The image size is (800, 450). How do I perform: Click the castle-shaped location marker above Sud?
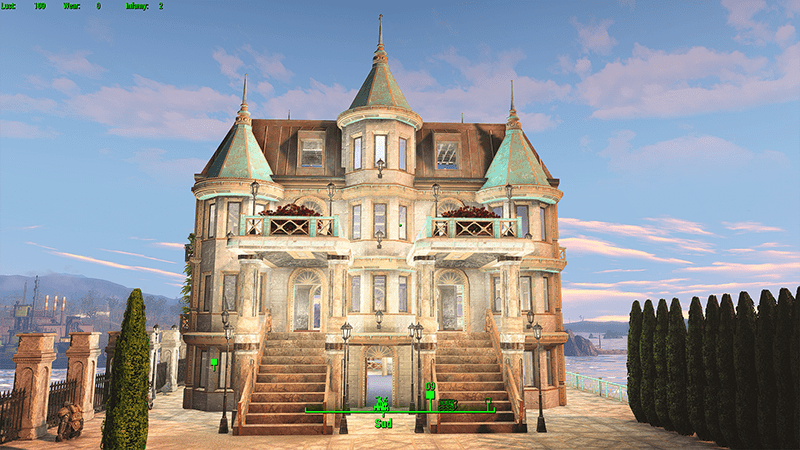point(381,404)
